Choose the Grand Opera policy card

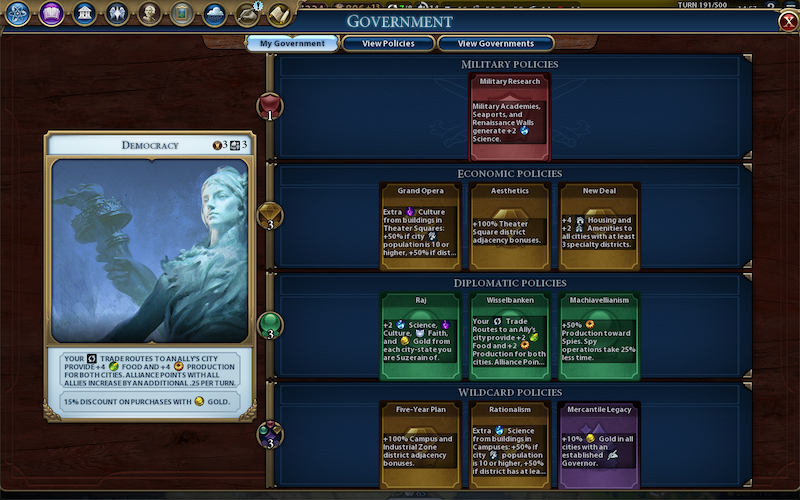[x=420, y=225]
